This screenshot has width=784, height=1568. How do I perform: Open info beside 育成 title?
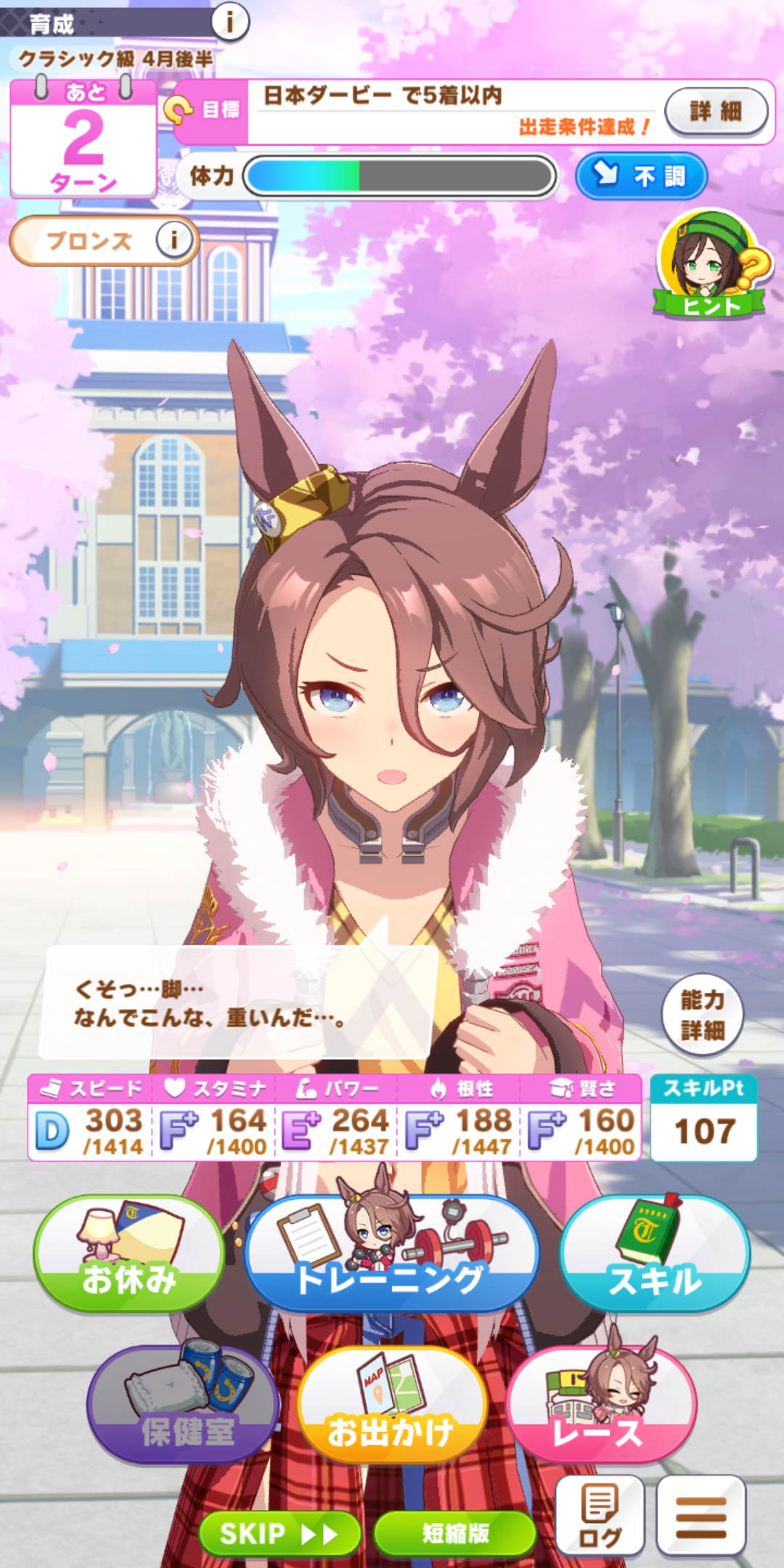coord(230,22)
